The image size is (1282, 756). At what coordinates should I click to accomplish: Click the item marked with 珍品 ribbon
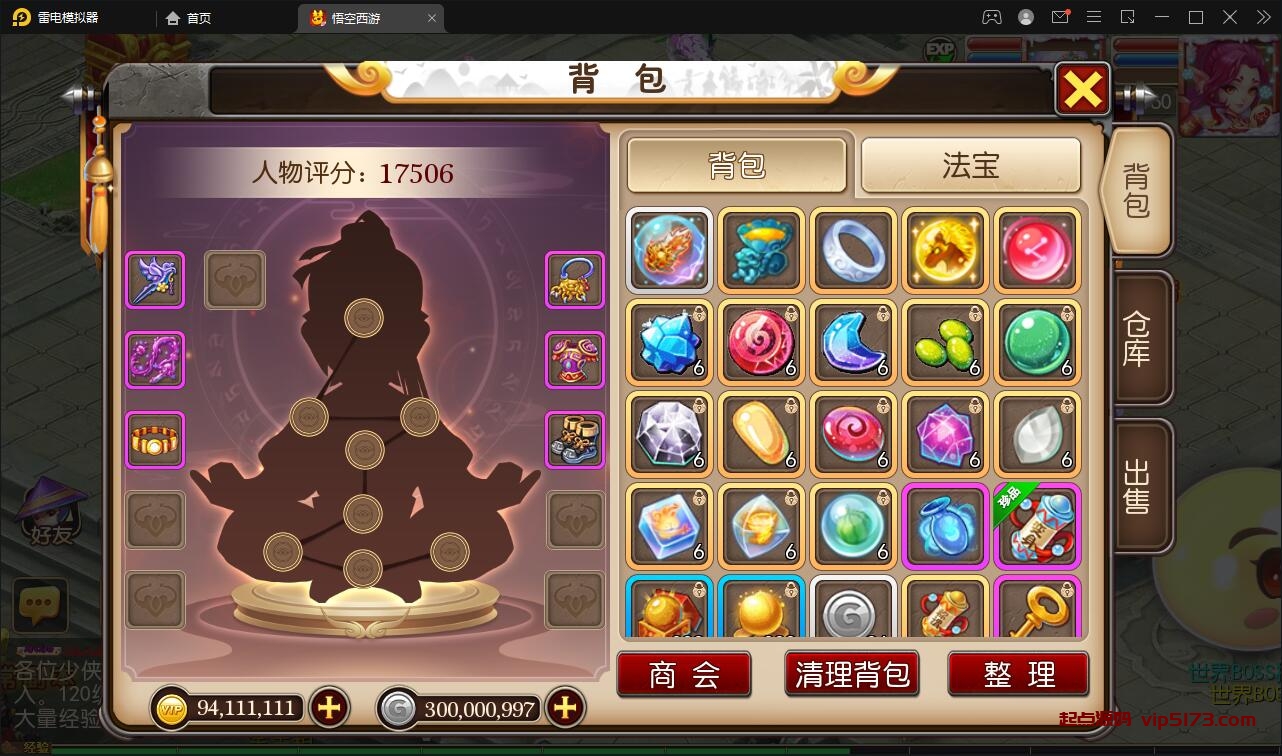[x=1037, y=527]
